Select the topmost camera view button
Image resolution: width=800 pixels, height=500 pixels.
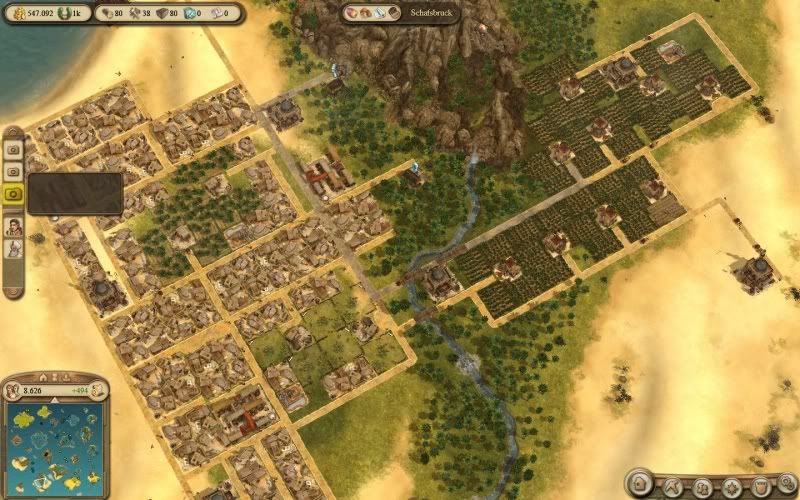coord(15,147)
